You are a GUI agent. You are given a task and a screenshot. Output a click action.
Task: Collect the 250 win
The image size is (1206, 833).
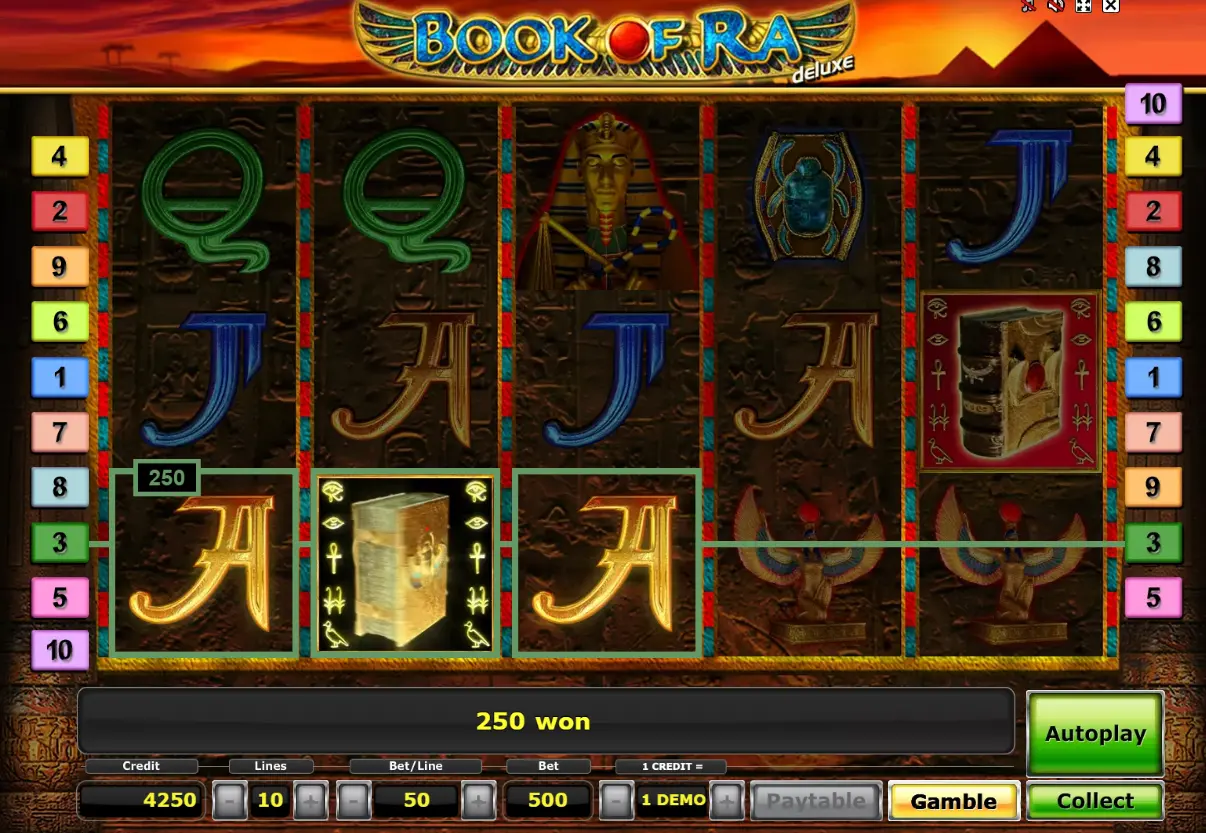click(1095, 801)
